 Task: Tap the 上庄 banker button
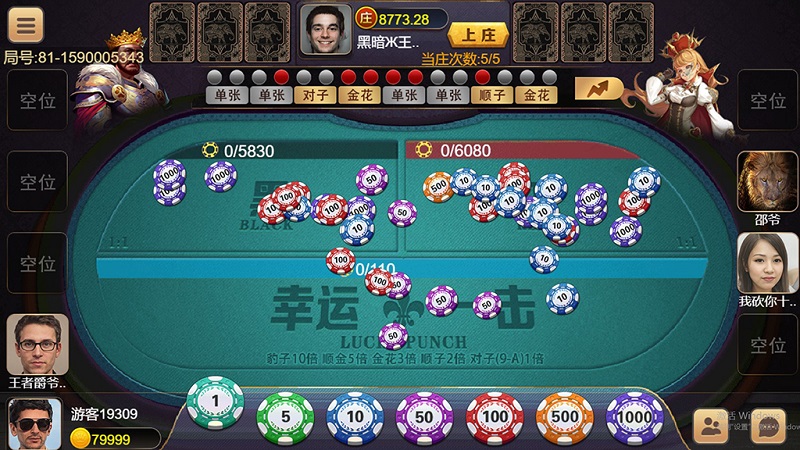(x=478, y=33)
